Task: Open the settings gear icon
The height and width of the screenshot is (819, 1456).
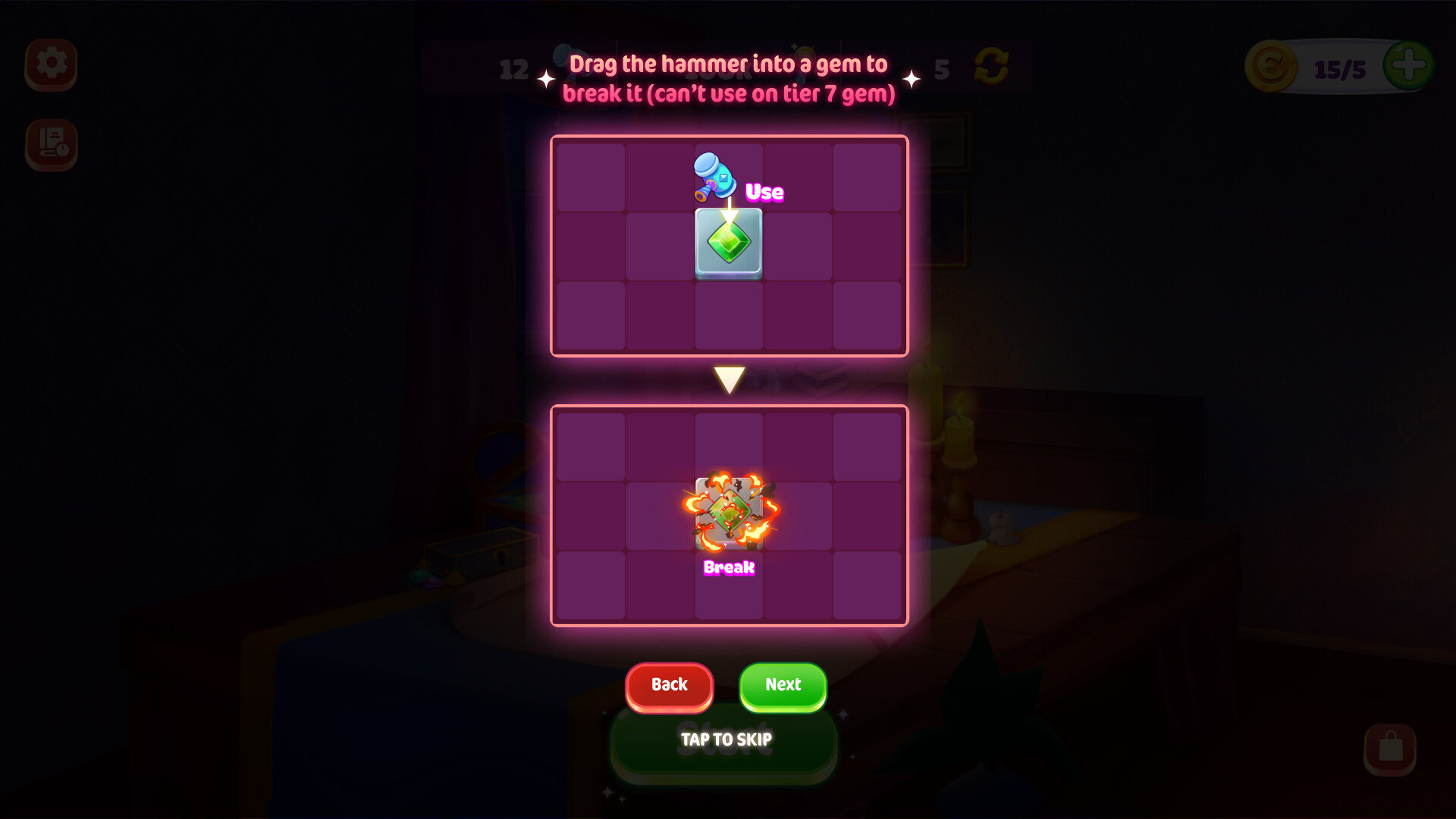Action: click(x=50, y=65)
